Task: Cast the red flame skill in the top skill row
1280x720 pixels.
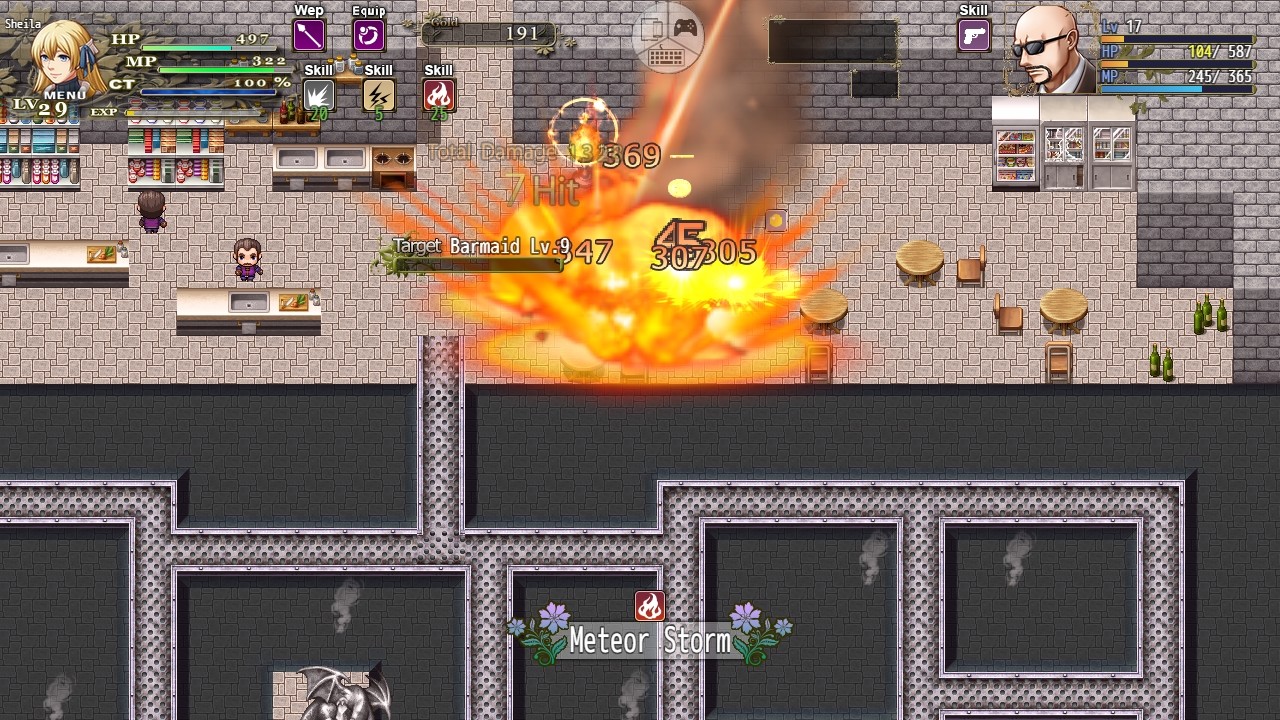Action: pos(438,95)
